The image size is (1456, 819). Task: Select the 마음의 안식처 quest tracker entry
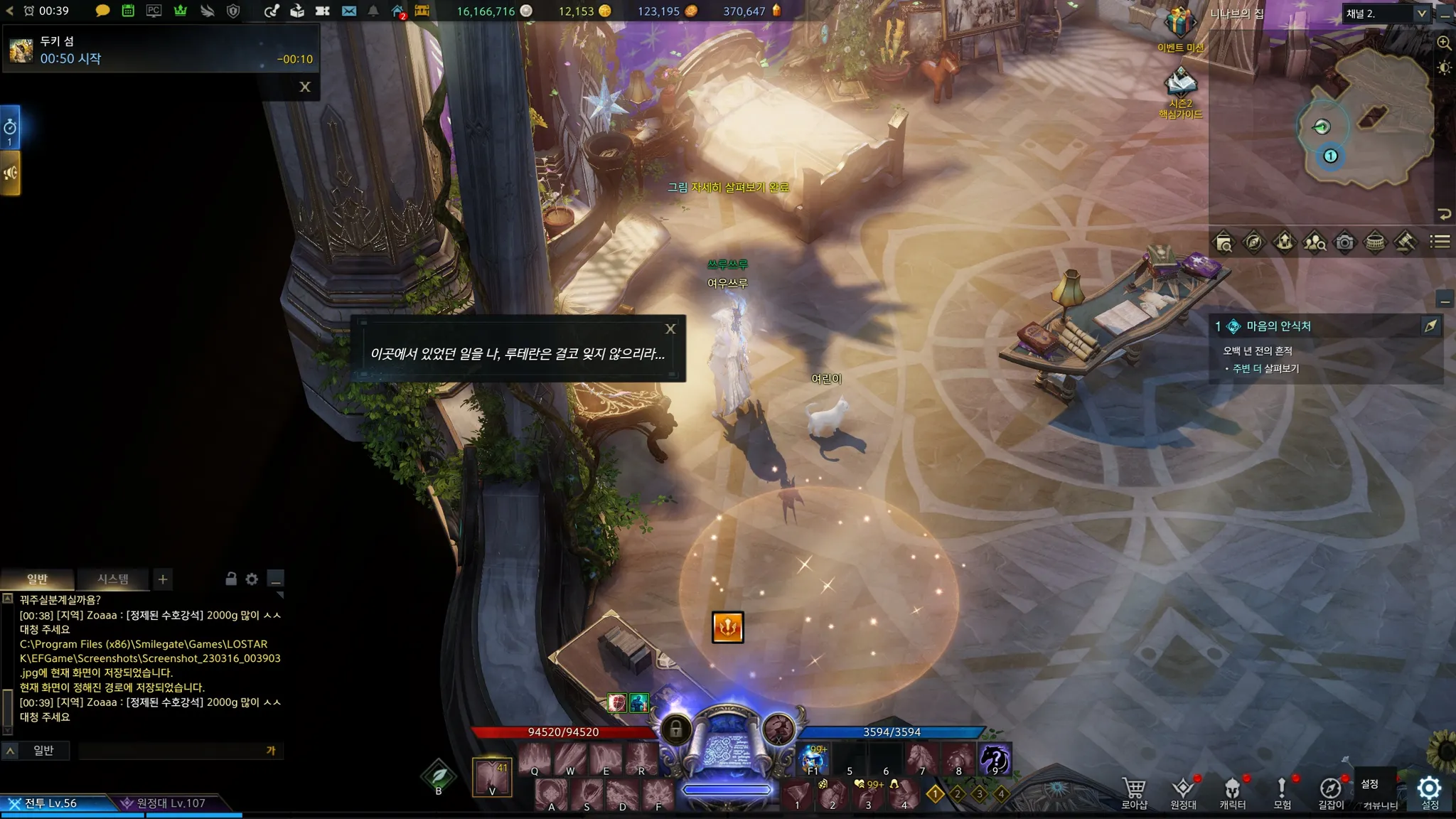pos(1278,326)
